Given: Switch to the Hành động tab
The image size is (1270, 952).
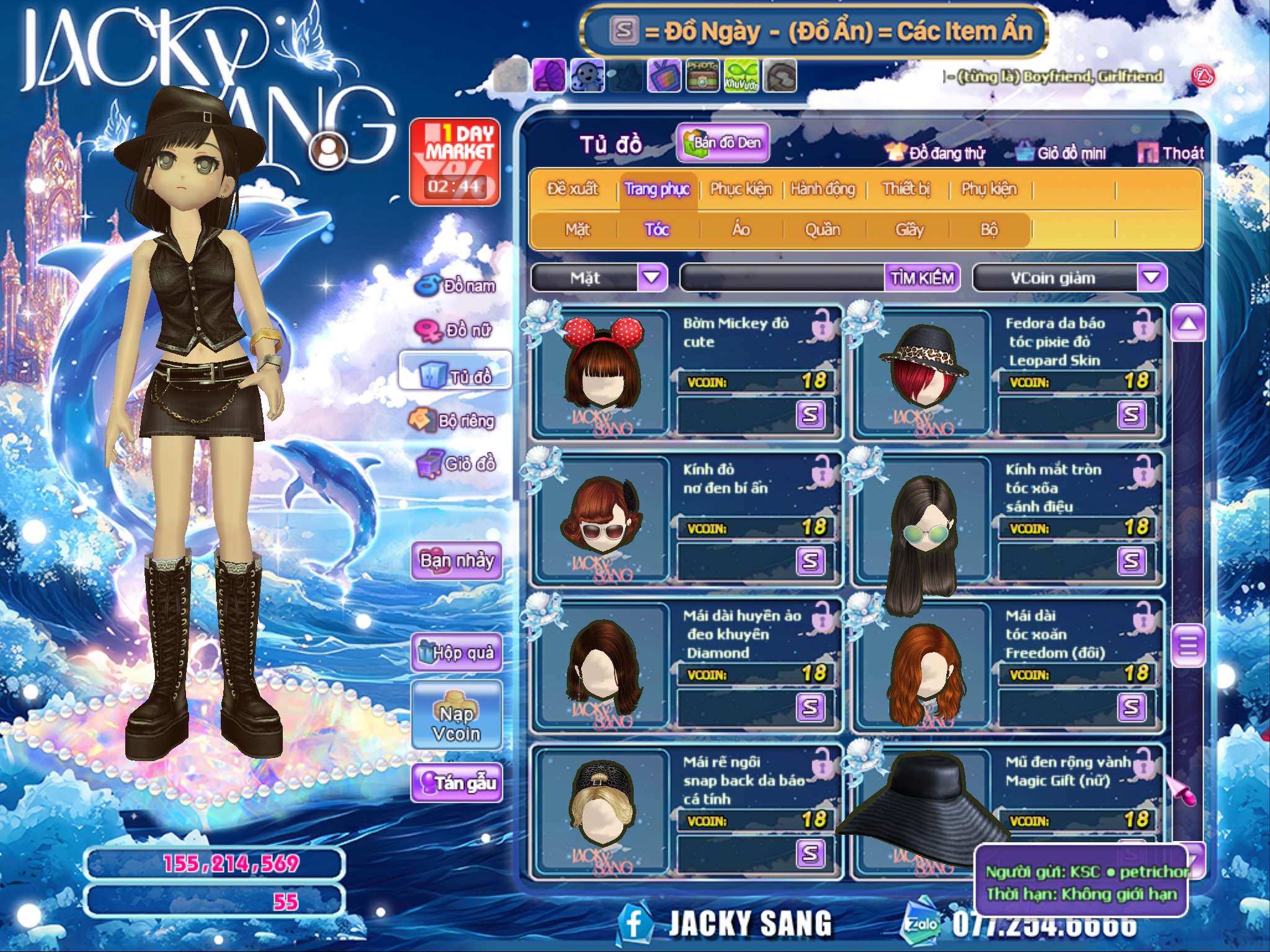Looking at the screenshot, I should tap(822, 189).
